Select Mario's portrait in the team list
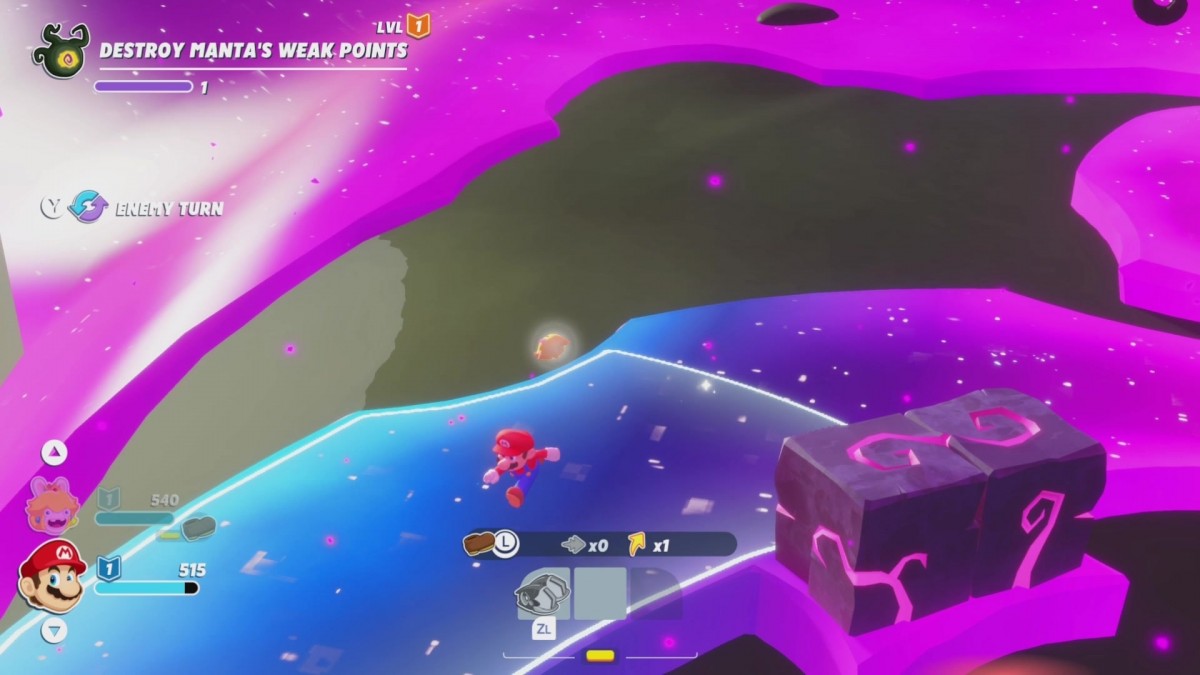Viewport: 1200px width, 675px height. [53, 576]
